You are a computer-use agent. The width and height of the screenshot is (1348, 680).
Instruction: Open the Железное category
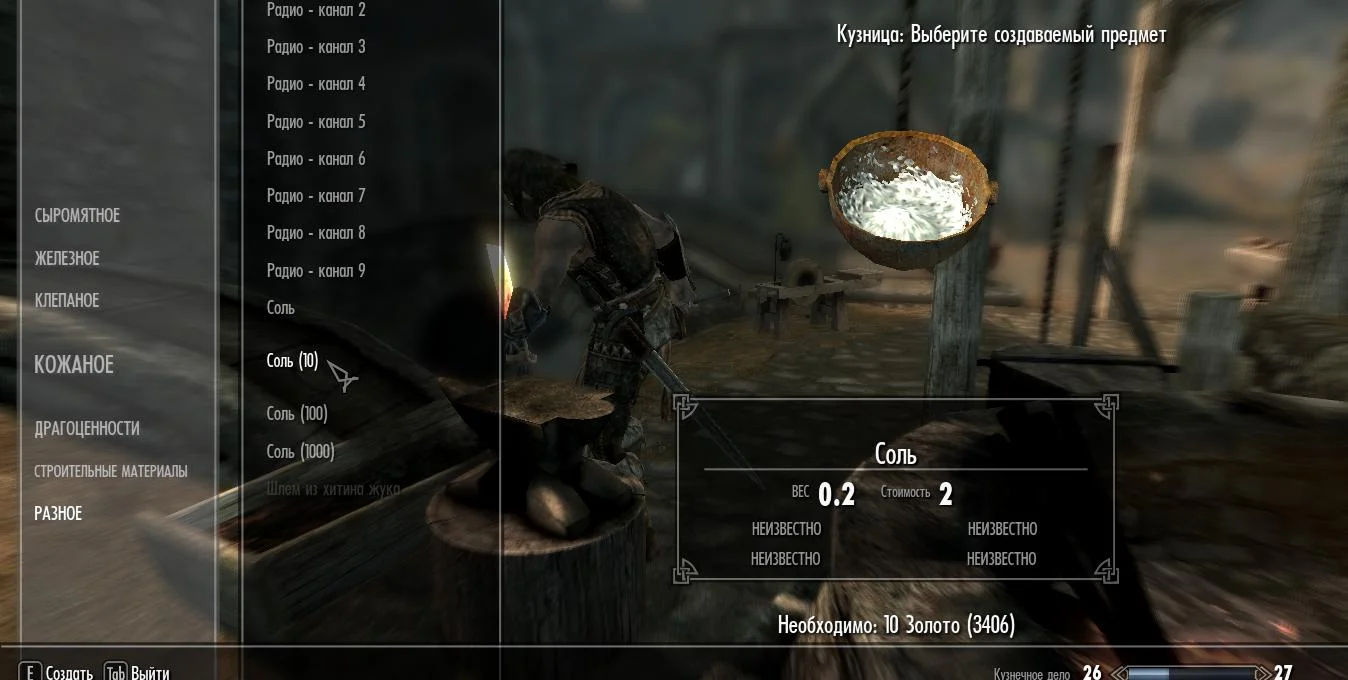pyautogui.click(x=67, y=259)
